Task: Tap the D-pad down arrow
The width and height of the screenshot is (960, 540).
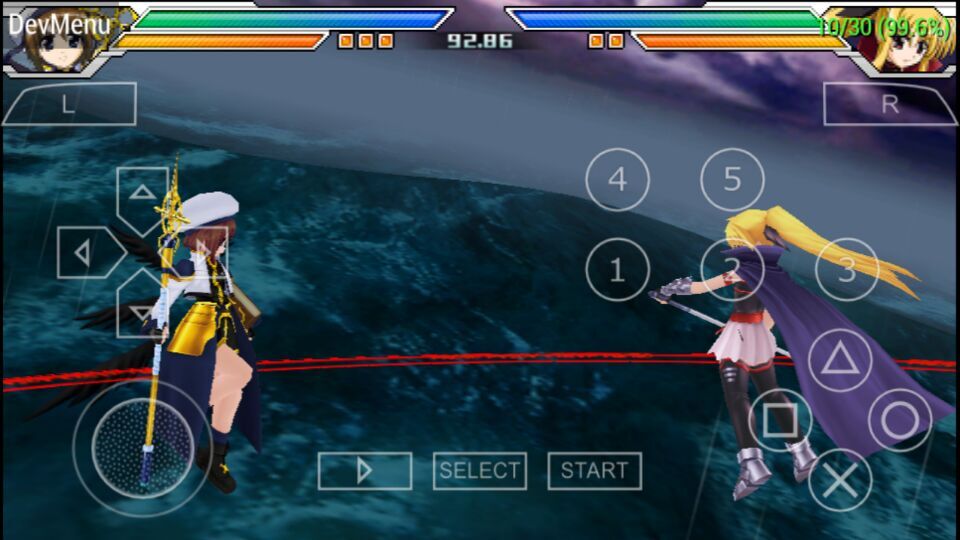Action: (x=142, y=311)
